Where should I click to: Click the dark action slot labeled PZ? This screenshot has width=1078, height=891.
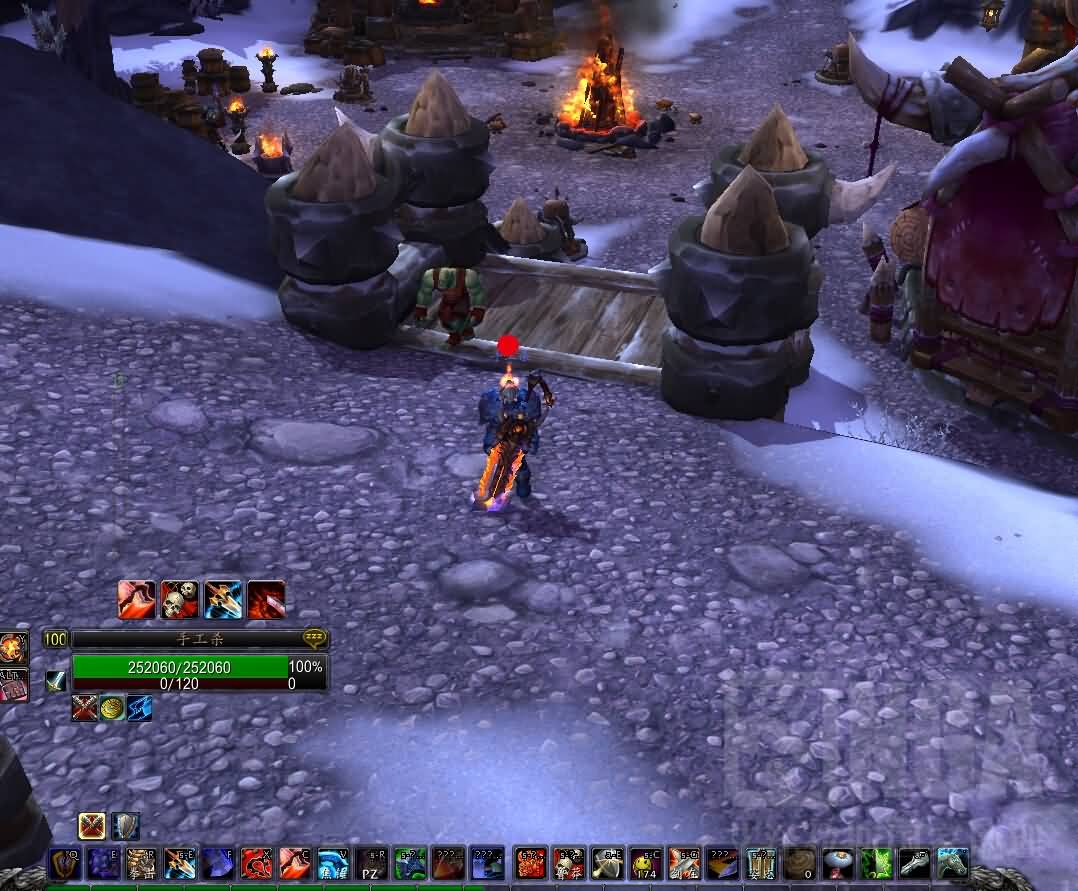[x=372, y=864]
